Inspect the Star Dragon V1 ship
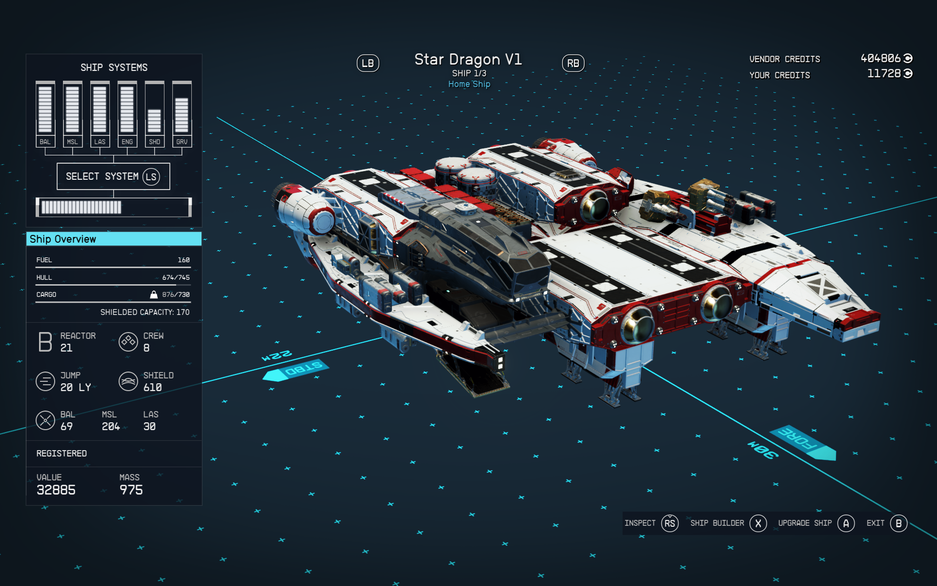Image resolution: width=937 pixels, height=586 pixels. [x=650, y=523]
